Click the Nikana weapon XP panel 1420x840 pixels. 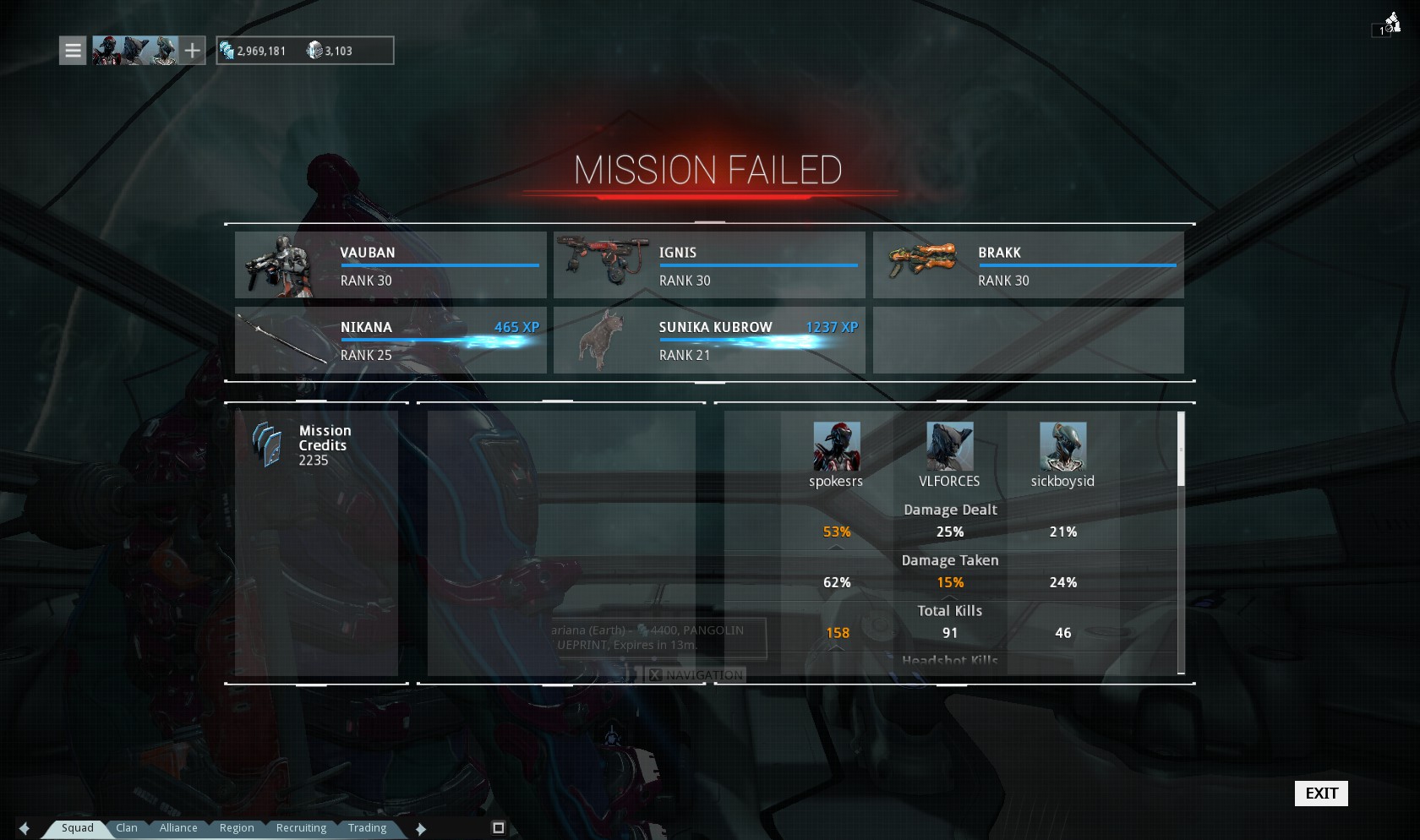[x=390, y=340]
